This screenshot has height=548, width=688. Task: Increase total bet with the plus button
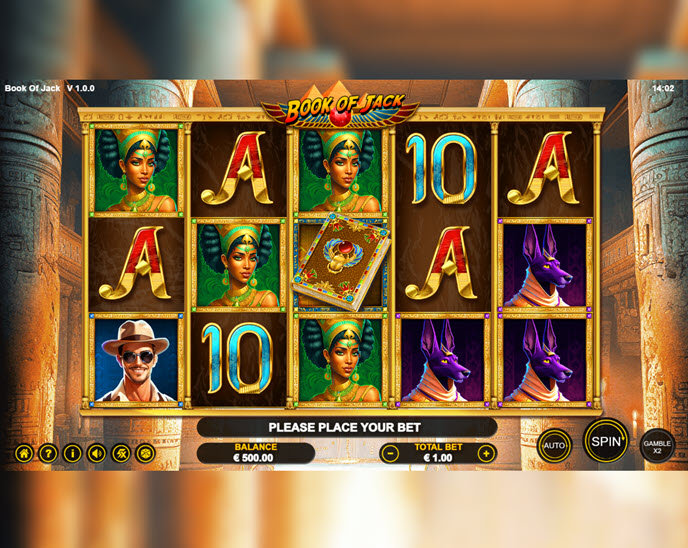[x=486, y=453]
